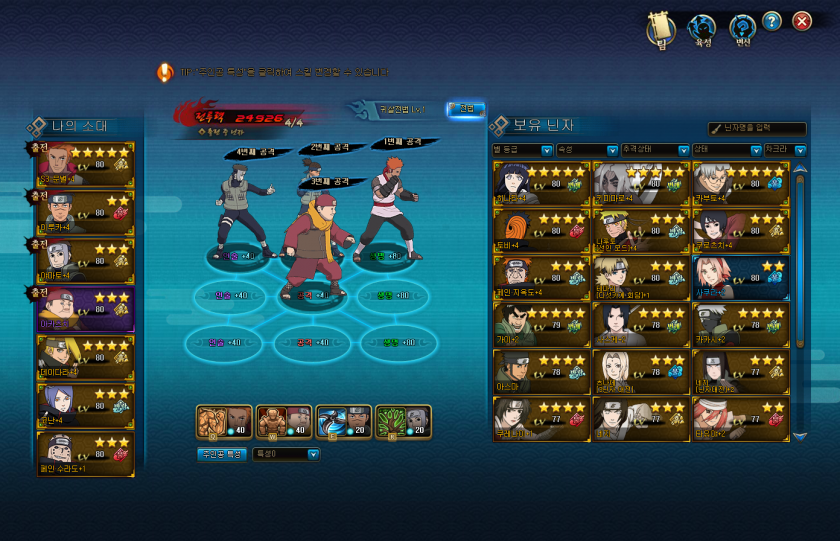Open the 별 등급 star grade dropdown
This screenshot has height=541, width=840.
546,150
